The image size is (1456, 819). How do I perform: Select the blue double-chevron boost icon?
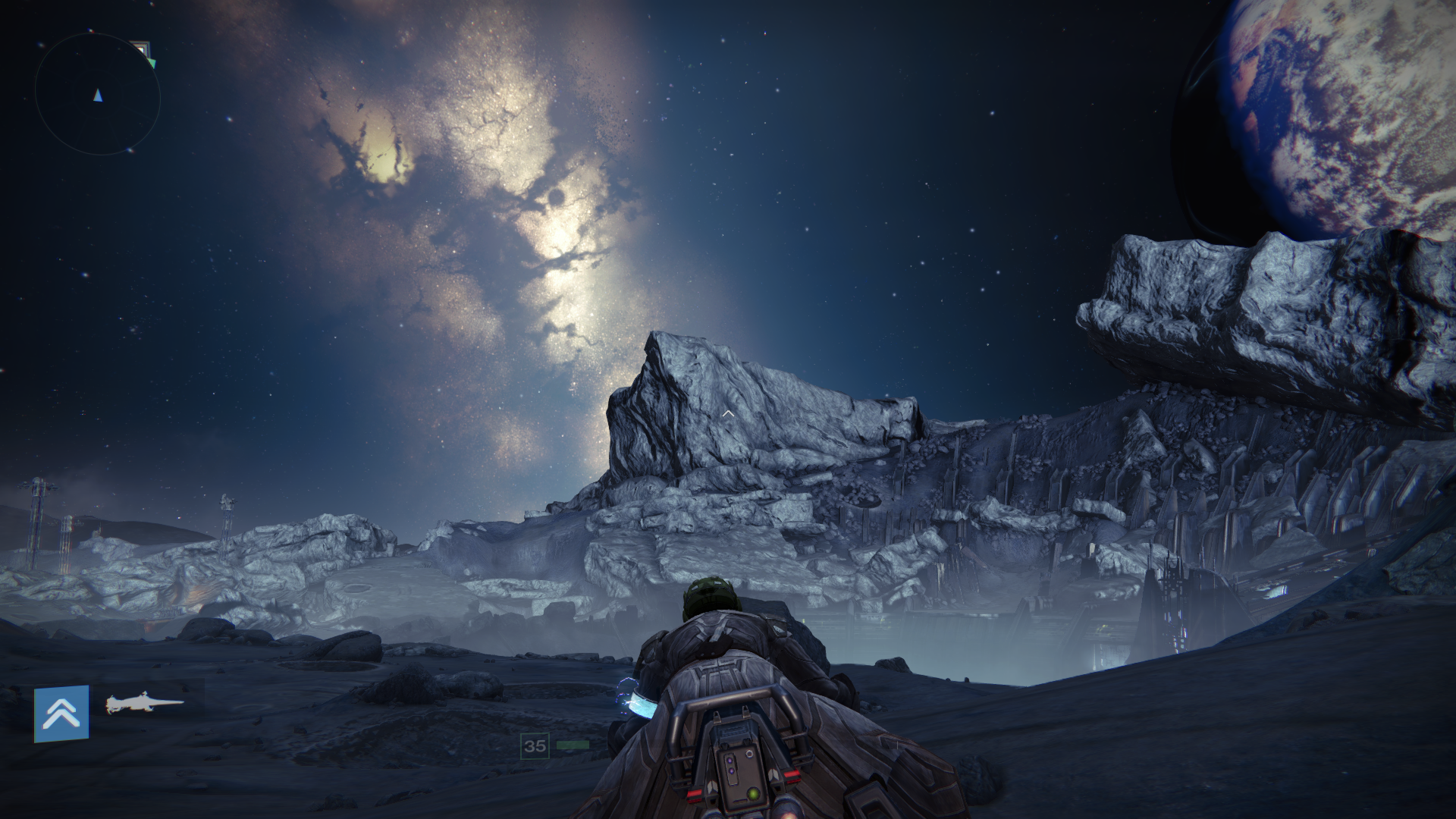point(61,713)
